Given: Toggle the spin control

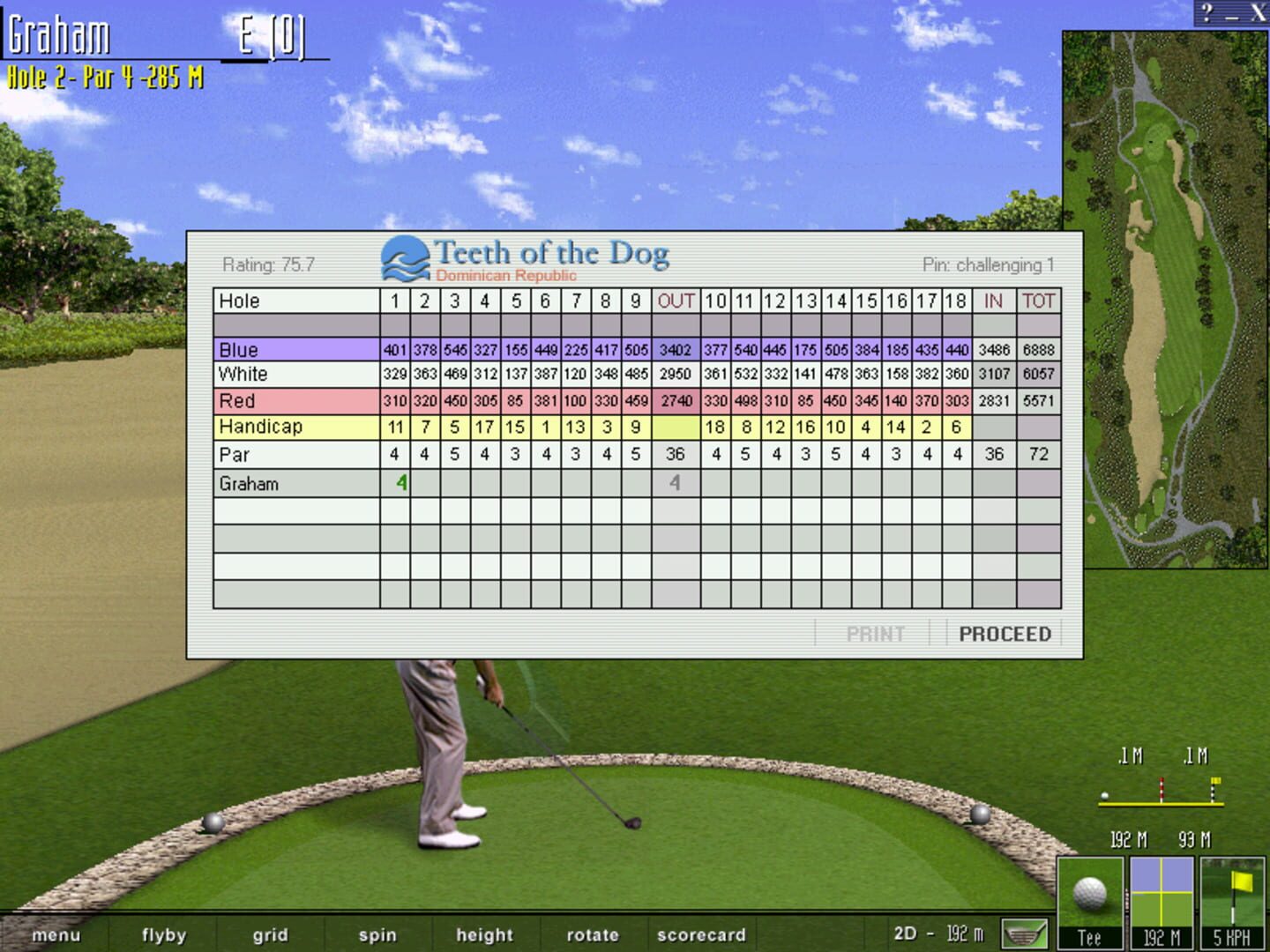Looking at the screenshot, I should click(x=377, y=935).
